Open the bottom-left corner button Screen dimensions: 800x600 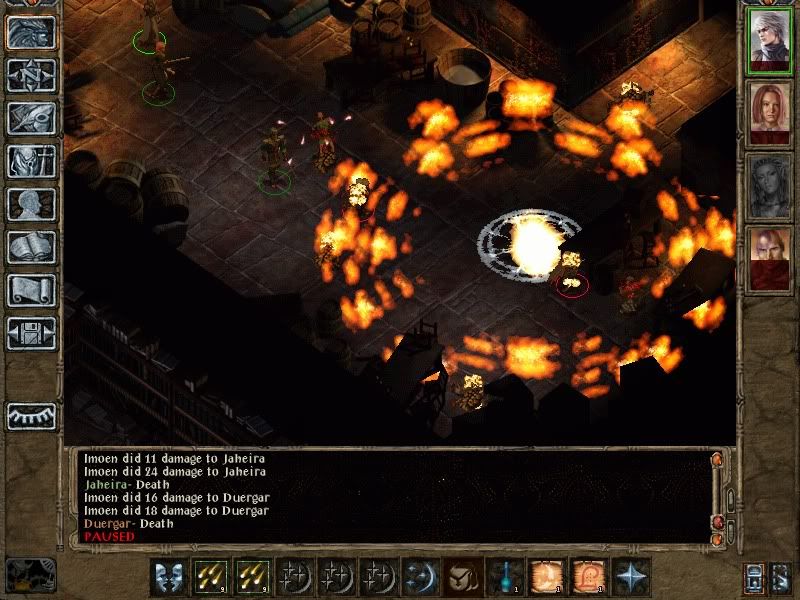click(x=30, y=575)
